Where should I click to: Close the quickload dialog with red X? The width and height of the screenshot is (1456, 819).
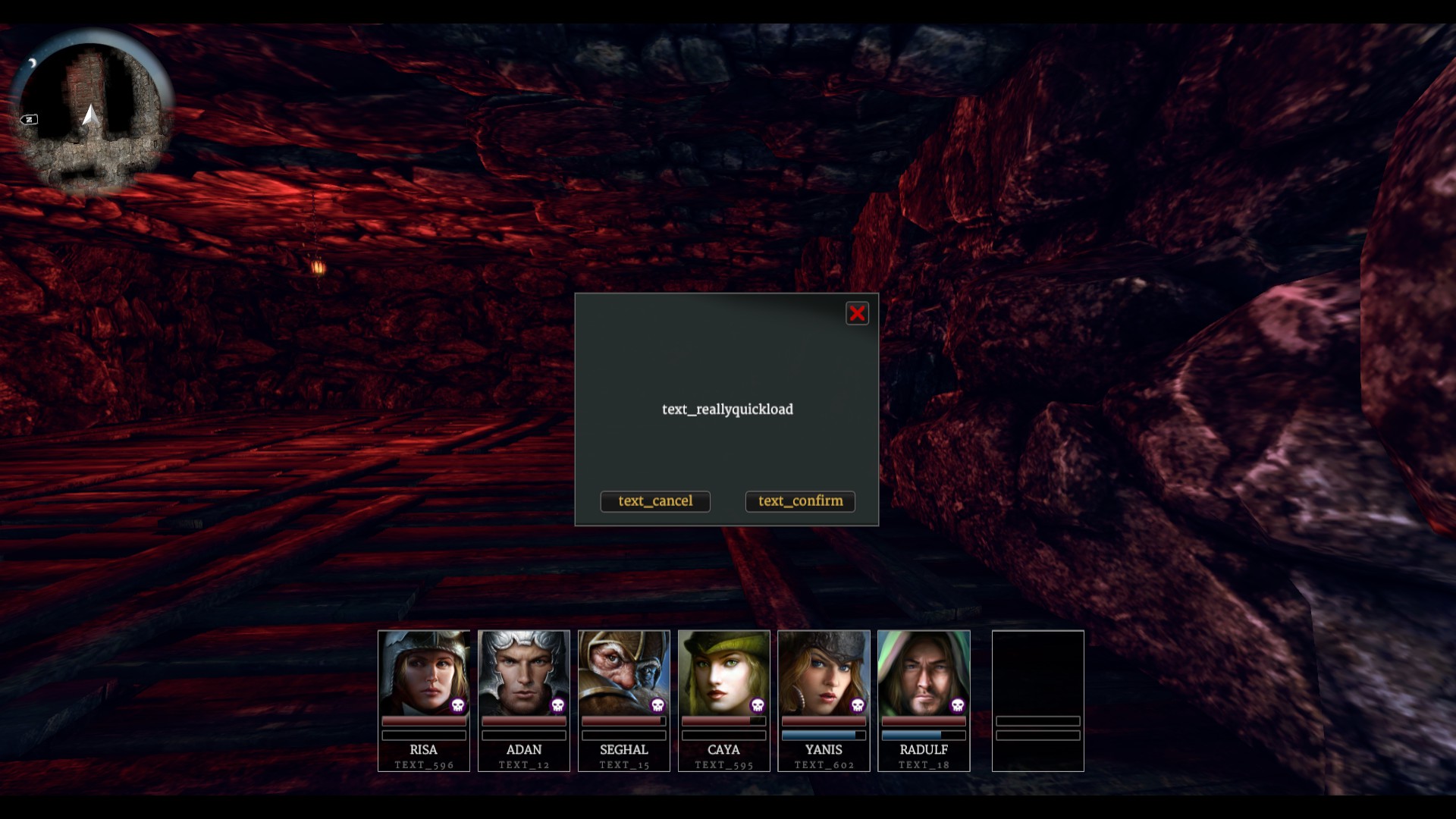857,314
